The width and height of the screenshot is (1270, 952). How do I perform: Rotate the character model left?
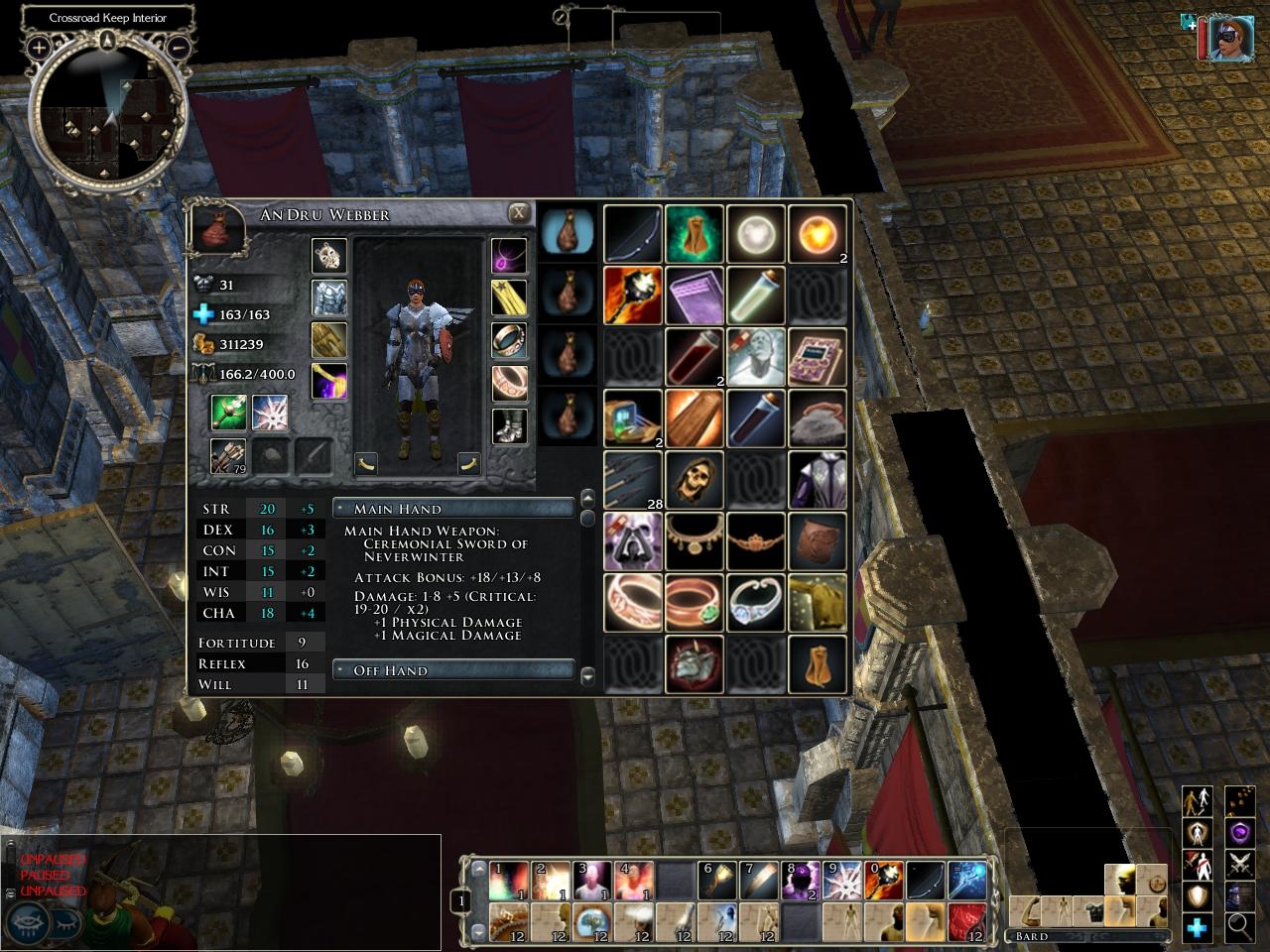tap(367, 463)
